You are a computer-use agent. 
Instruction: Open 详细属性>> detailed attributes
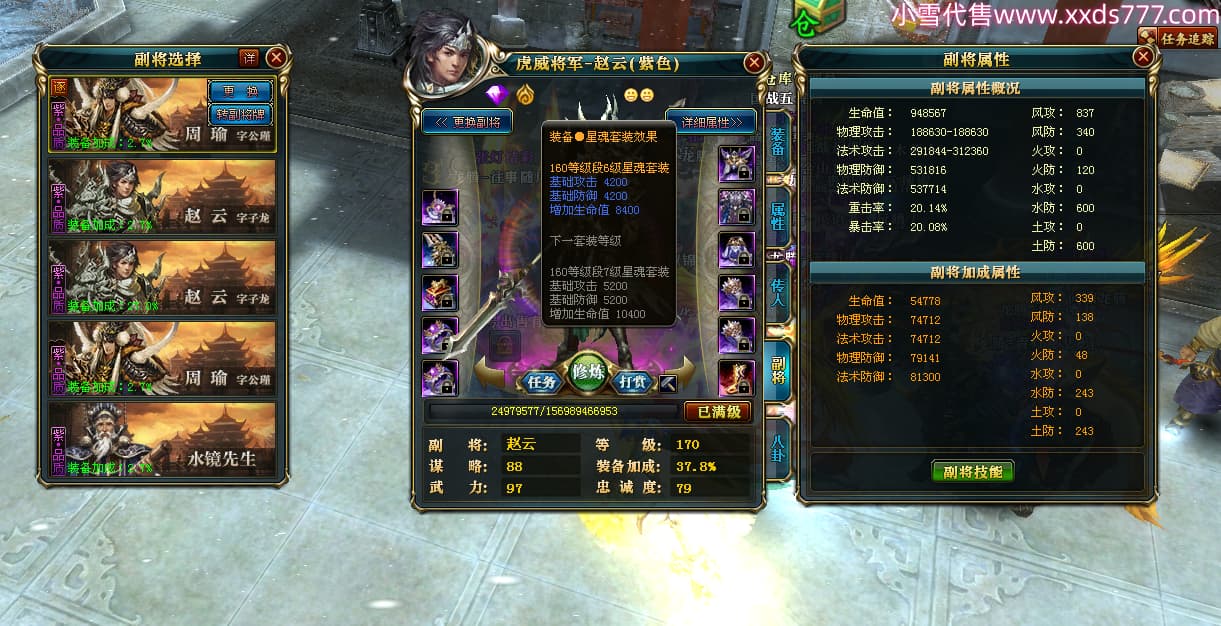[710, 122]
